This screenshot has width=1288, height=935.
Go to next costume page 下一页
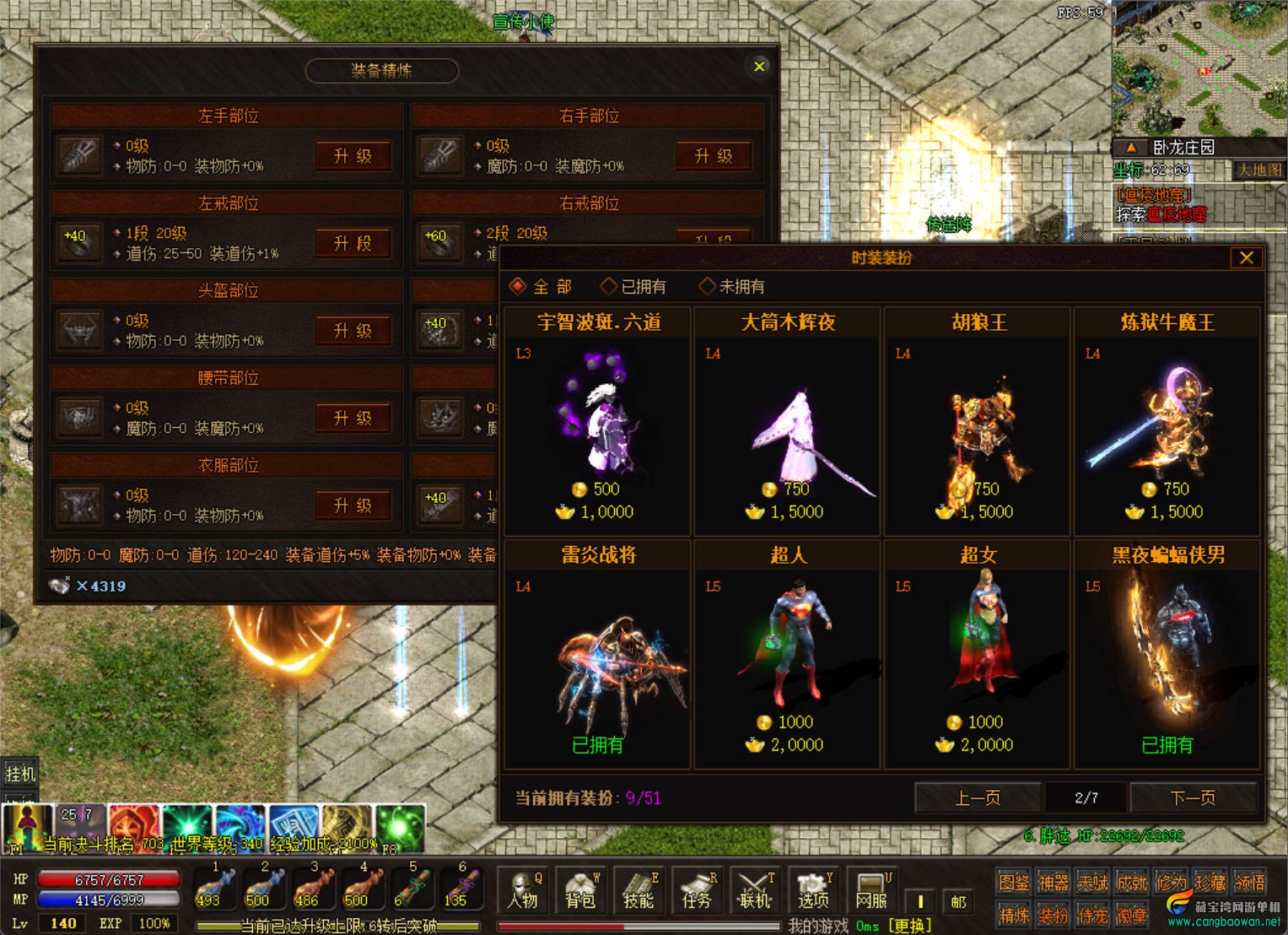(1192, 797)
